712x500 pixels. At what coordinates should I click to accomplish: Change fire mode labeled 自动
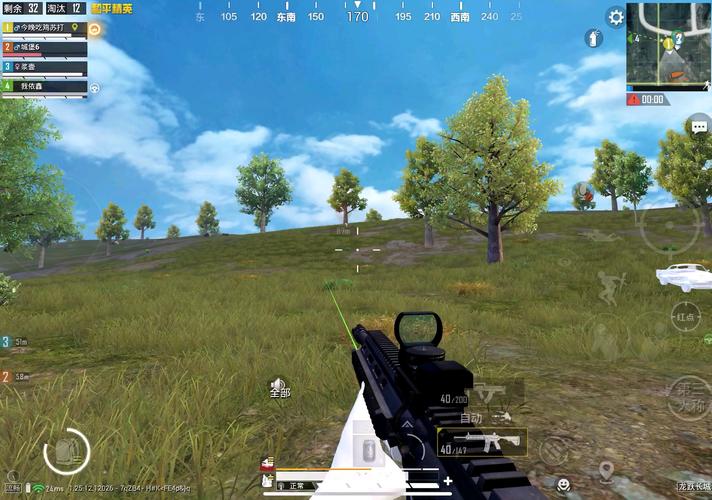[x=471, y=417]
